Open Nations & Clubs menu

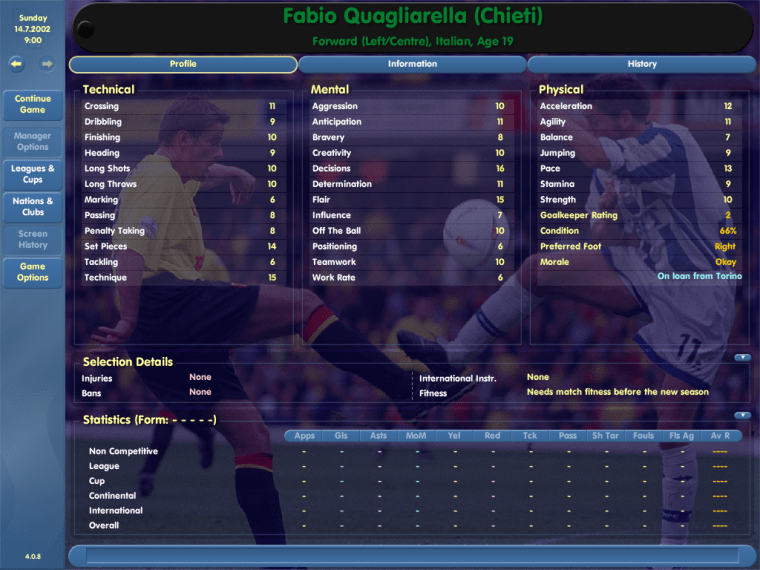(33, 206)
